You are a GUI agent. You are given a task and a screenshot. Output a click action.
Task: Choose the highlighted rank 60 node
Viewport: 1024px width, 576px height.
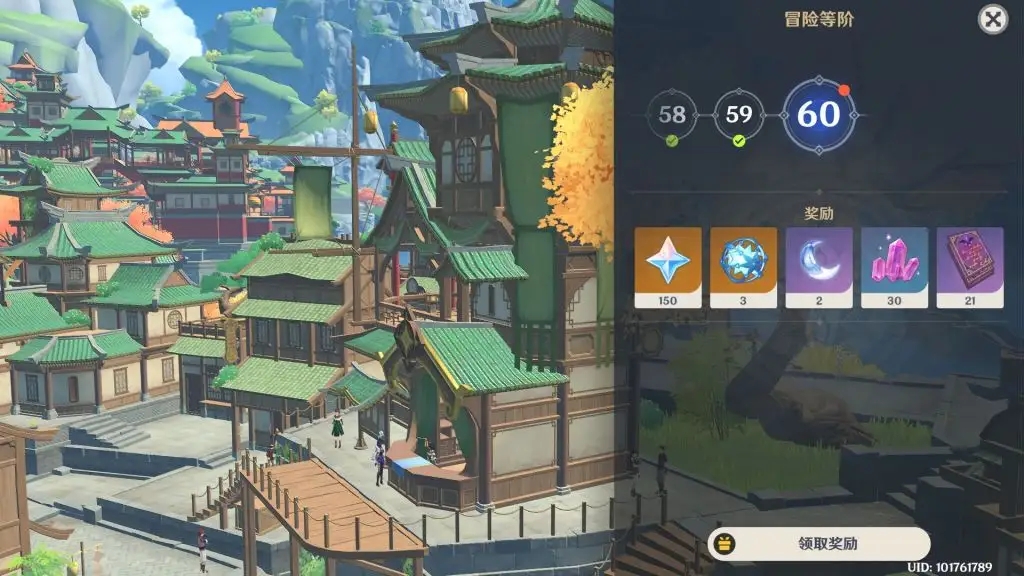(818, 115)
